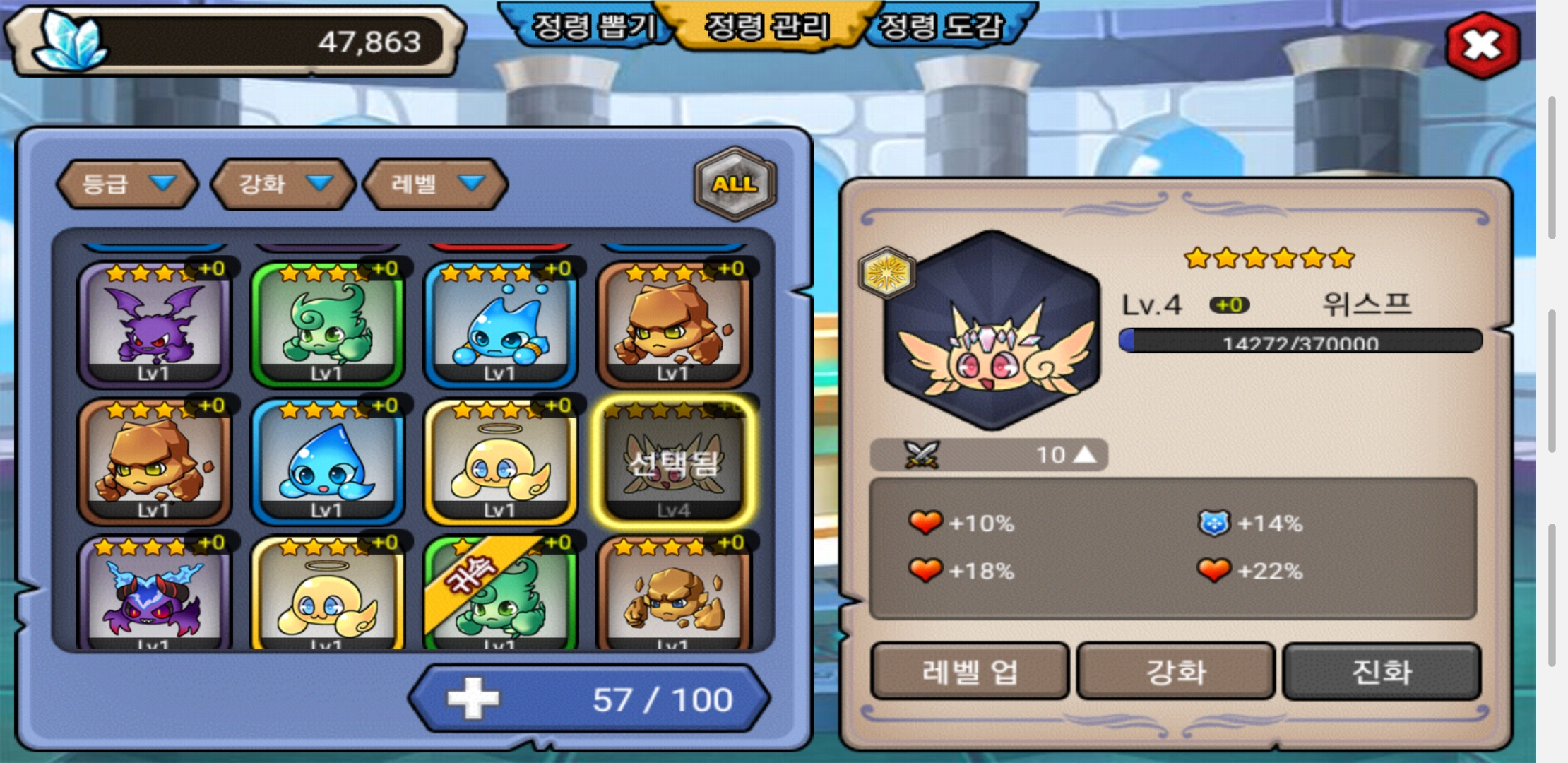Image resolution: width=1568 pixels, height=763 pixels.
Task: Open the 강화 filter dropdown
Action: point(284,184)
